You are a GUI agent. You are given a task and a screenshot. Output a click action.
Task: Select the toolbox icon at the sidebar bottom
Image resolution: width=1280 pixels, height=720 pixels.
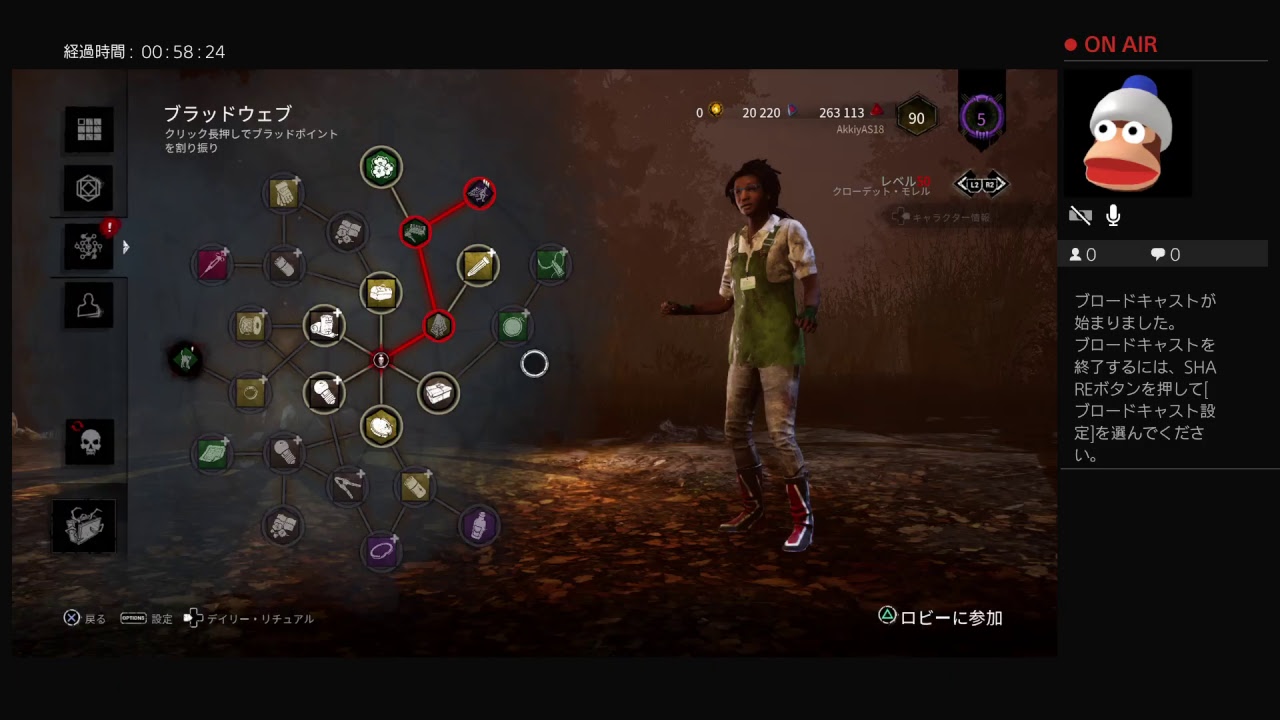(x=87, y=525)
